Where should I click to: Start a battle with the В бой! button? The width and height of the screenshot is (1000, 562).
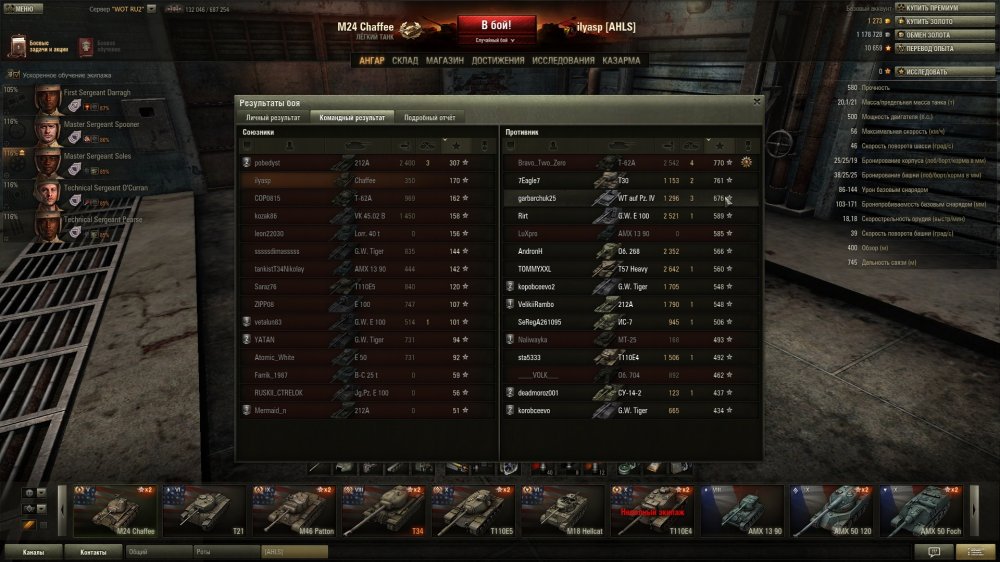[x=496, y=24]
